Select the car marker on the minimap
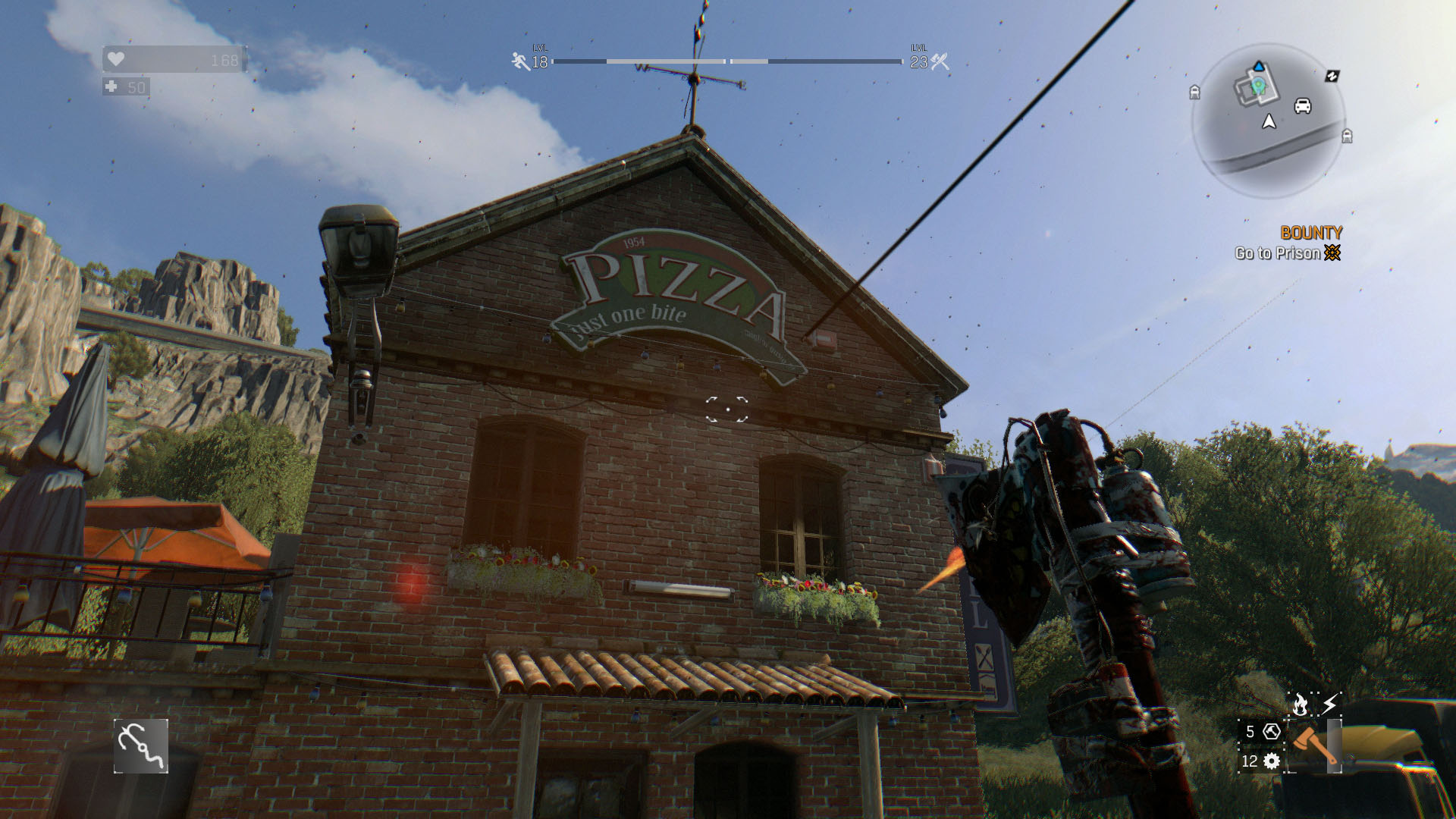The image size is (1456, 819). click(1303, 105)
